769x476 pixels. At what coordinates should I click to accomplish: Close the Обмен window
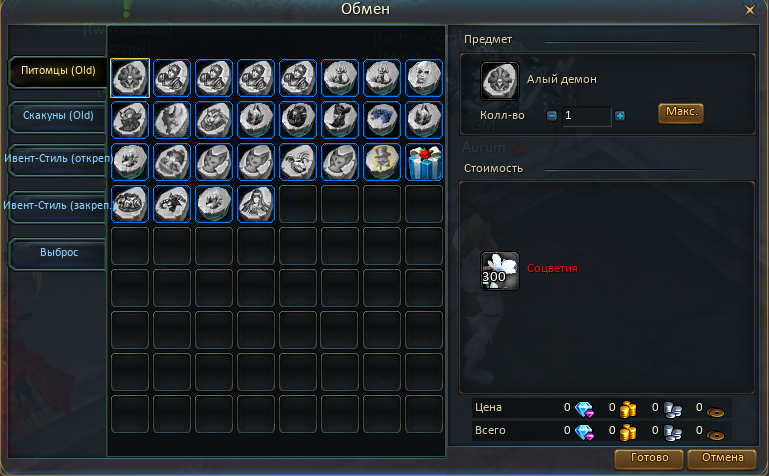point(750,10)
